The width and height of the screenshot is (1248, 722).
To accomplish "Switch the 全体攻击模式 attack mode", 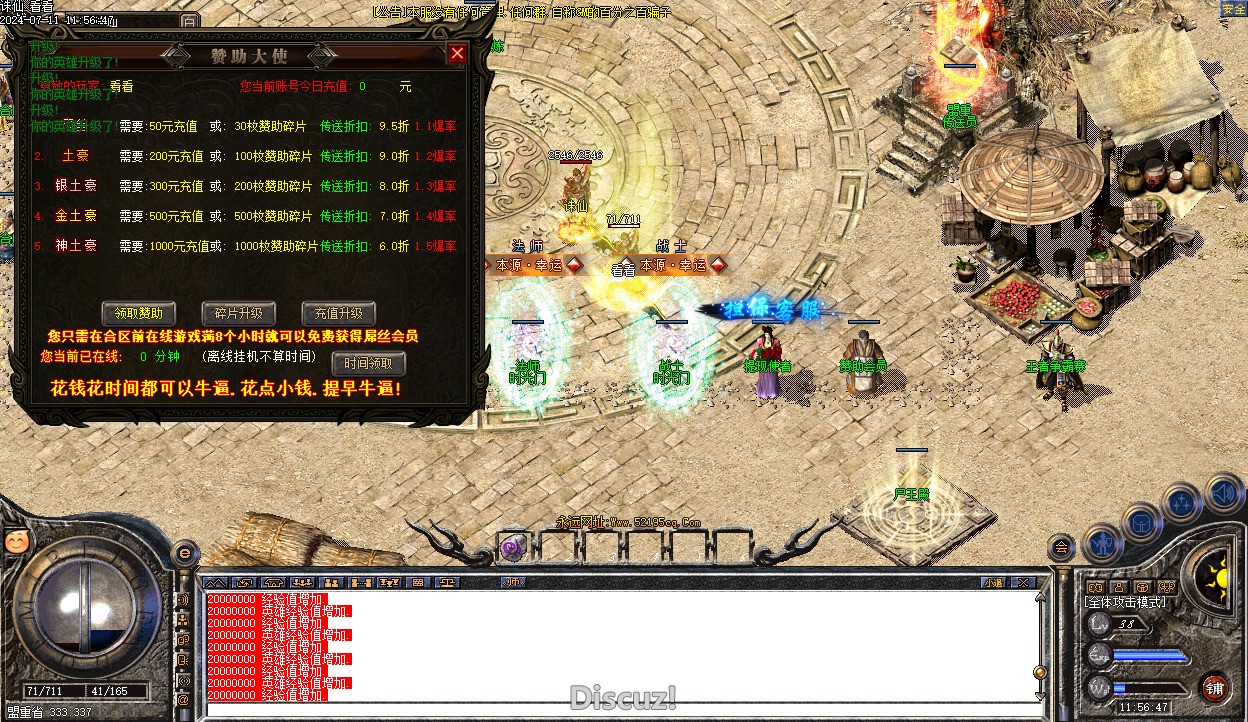I will click(1125, 603).
